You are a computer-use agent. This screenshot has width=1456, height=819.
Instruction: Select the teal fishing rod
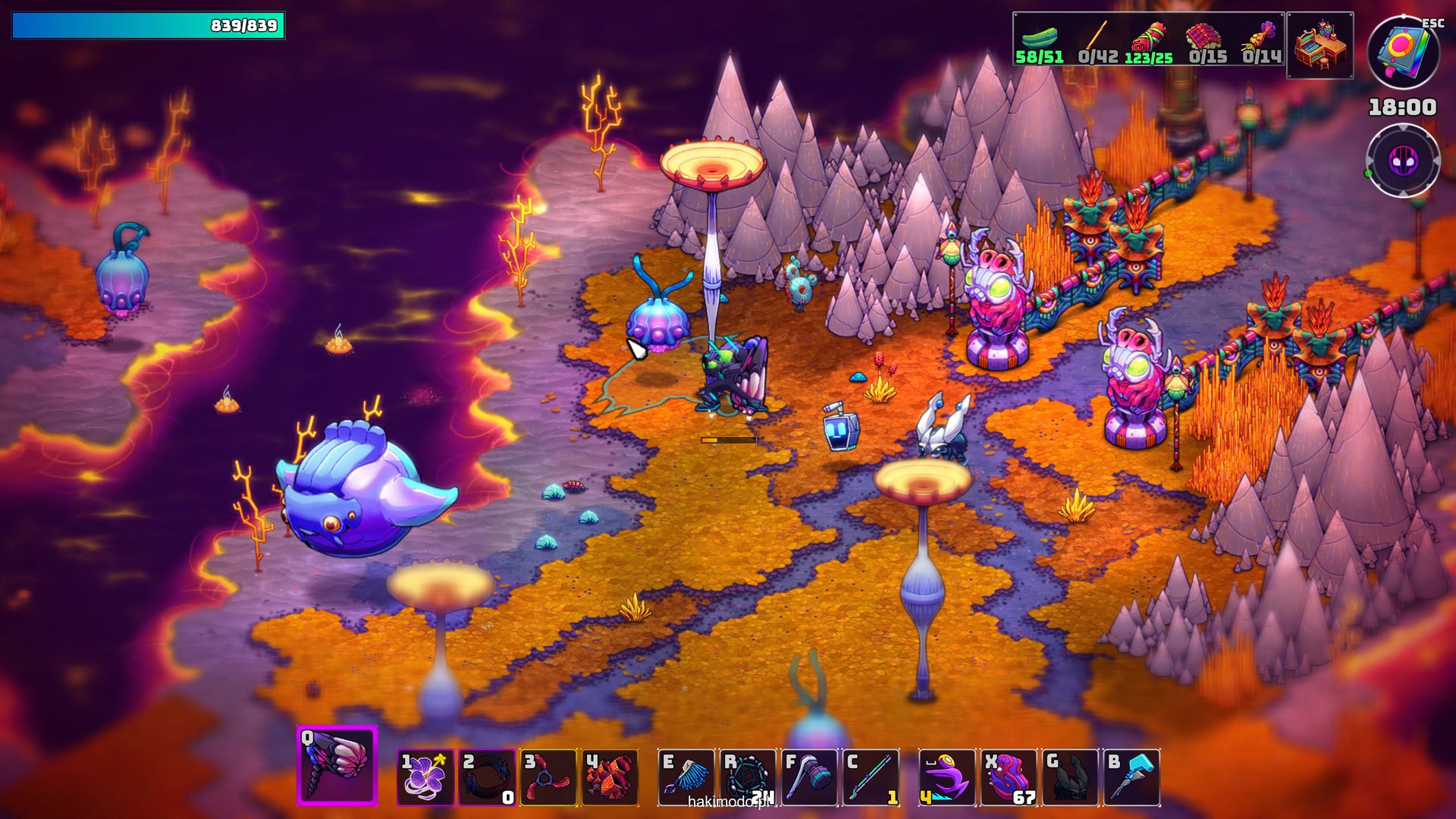click(871, 777)
